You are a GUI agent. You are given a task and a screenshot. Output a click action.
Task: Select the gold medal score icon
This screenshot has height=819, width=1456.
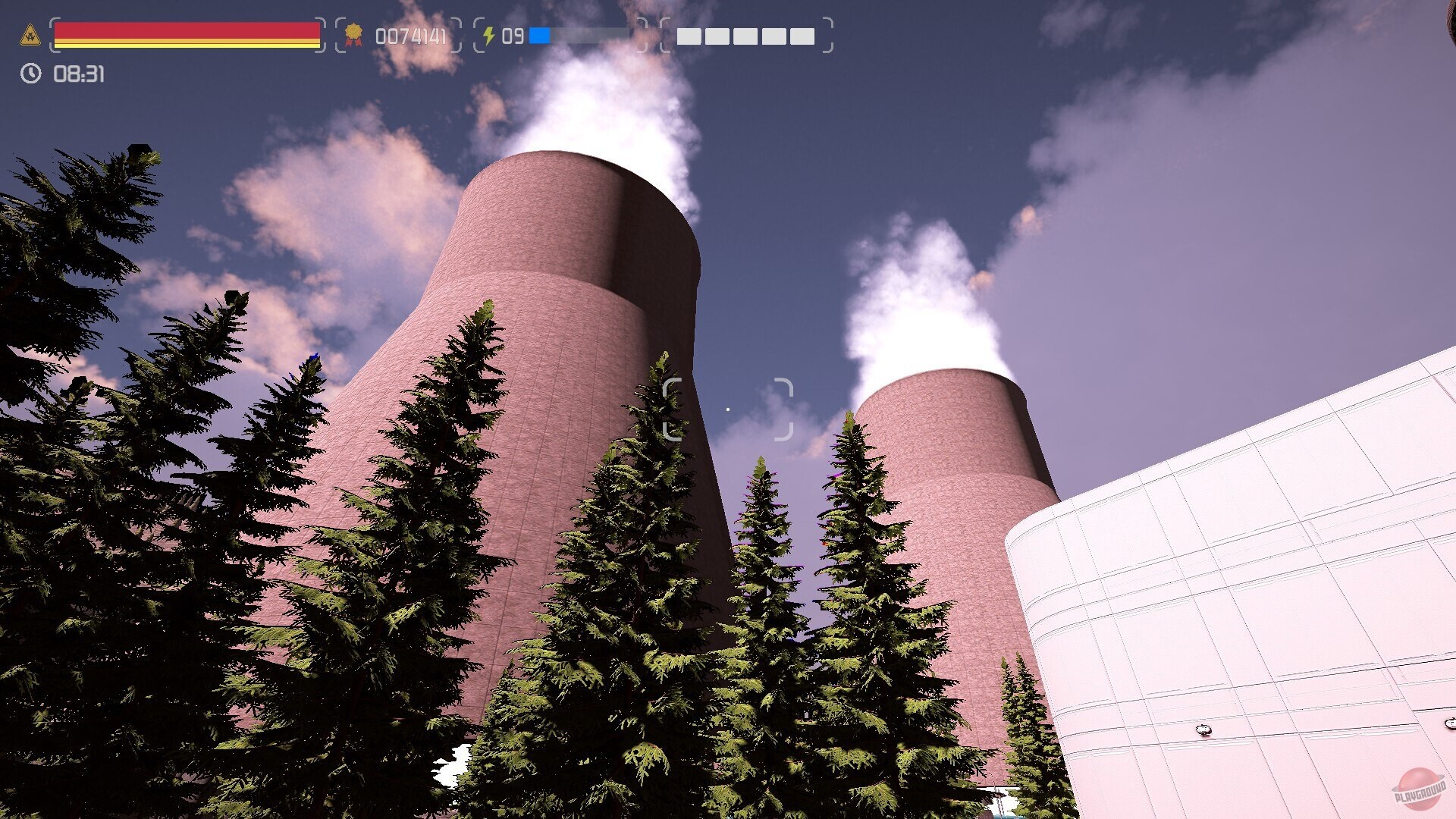pyautogui.click(x=354, y=33)
